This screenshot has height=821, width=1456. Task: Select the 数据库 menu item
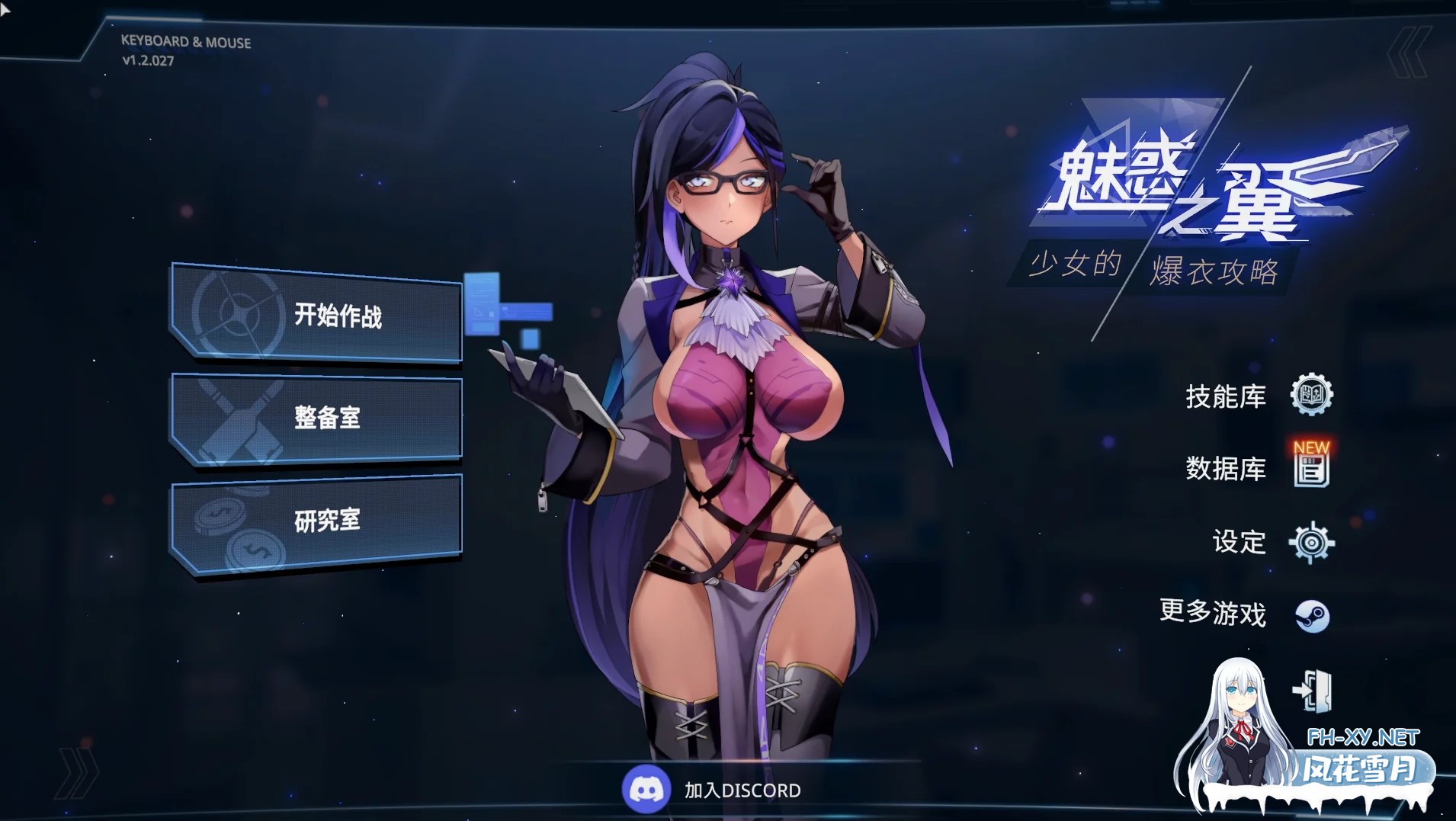click(x=1226, y=470)
